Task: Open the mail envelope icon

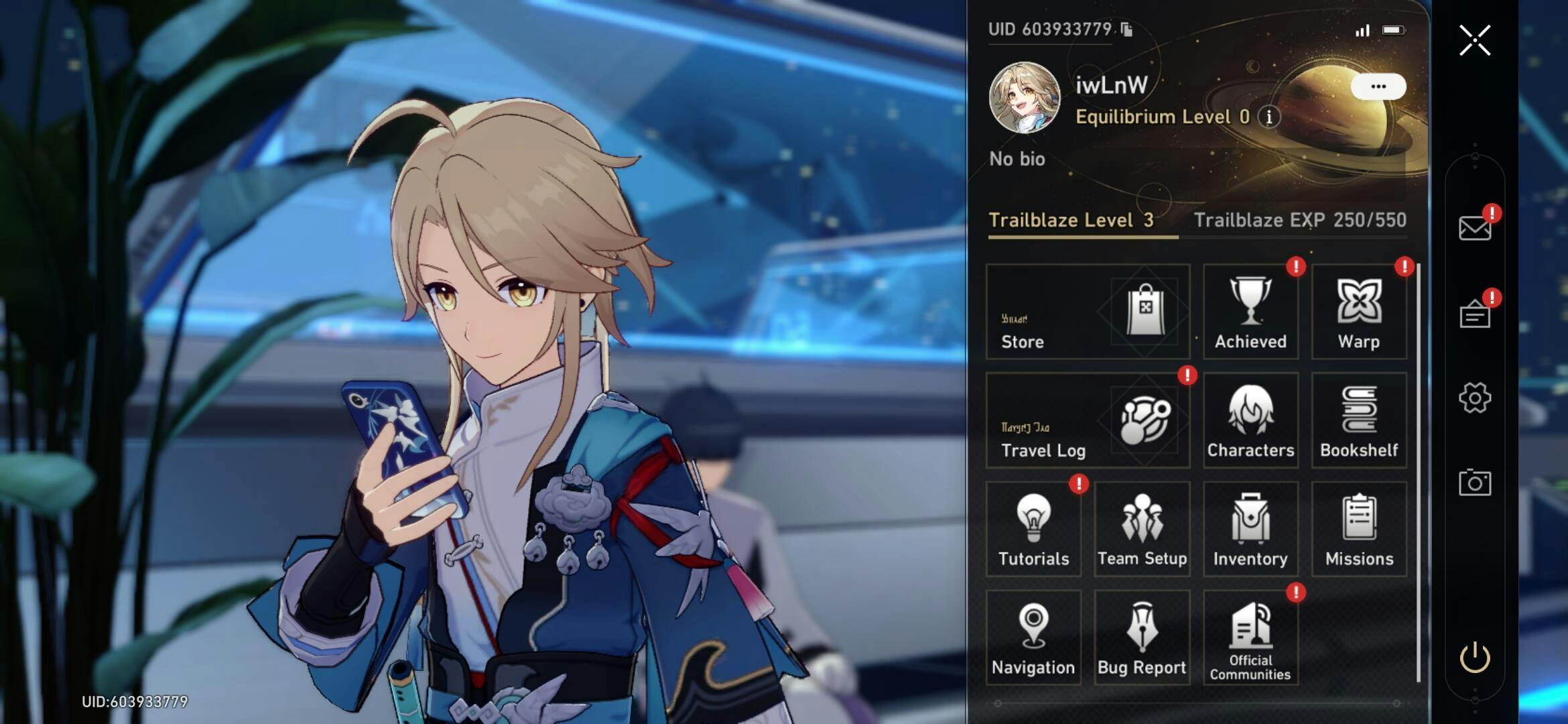Action: point(1475,229)
